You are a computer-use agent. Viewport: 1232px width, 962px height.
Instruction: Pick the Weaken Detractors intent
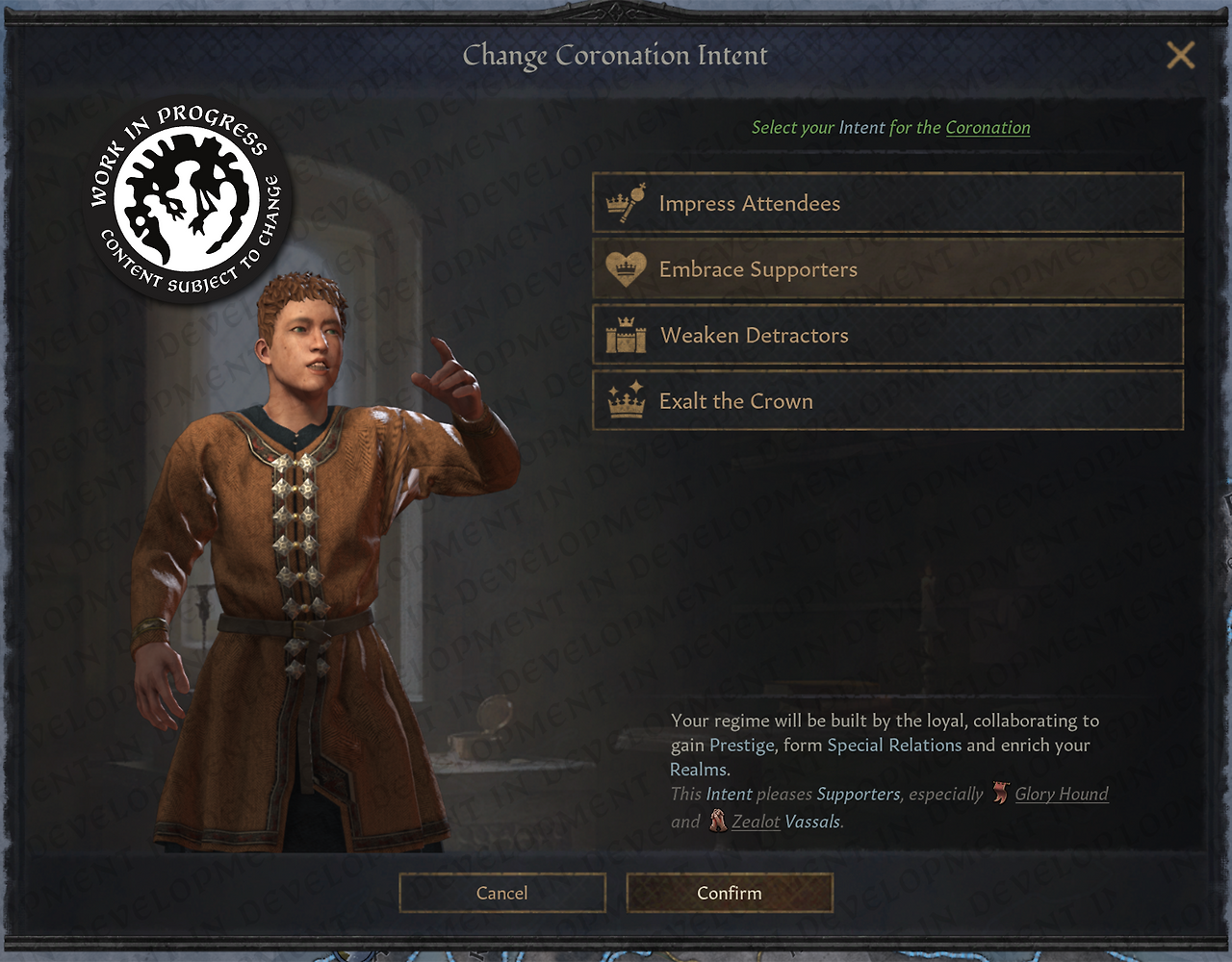[886, 336]
